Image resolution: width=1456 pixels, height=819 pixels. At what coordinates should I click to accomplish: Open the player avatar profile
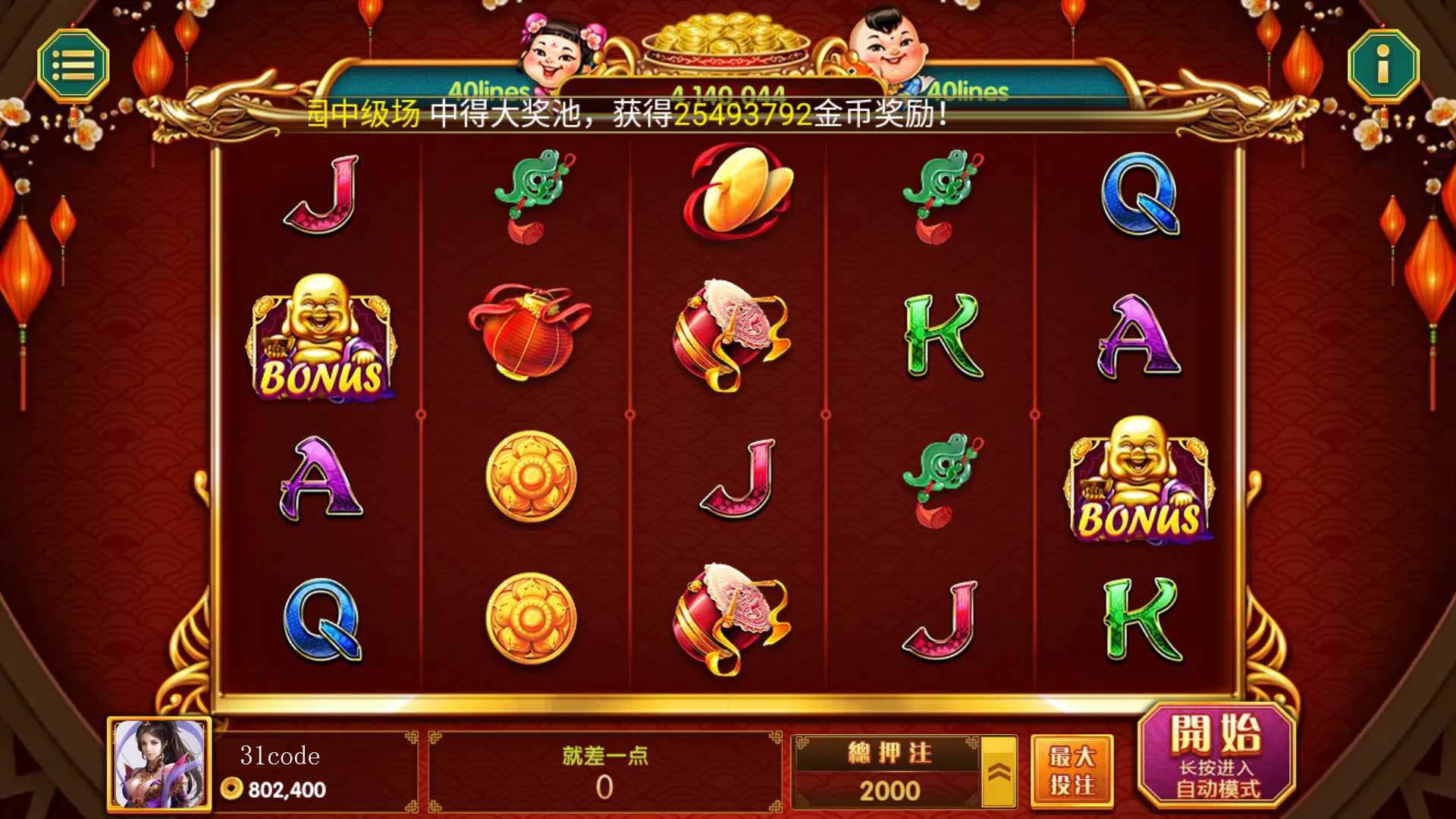pos(159,764)
